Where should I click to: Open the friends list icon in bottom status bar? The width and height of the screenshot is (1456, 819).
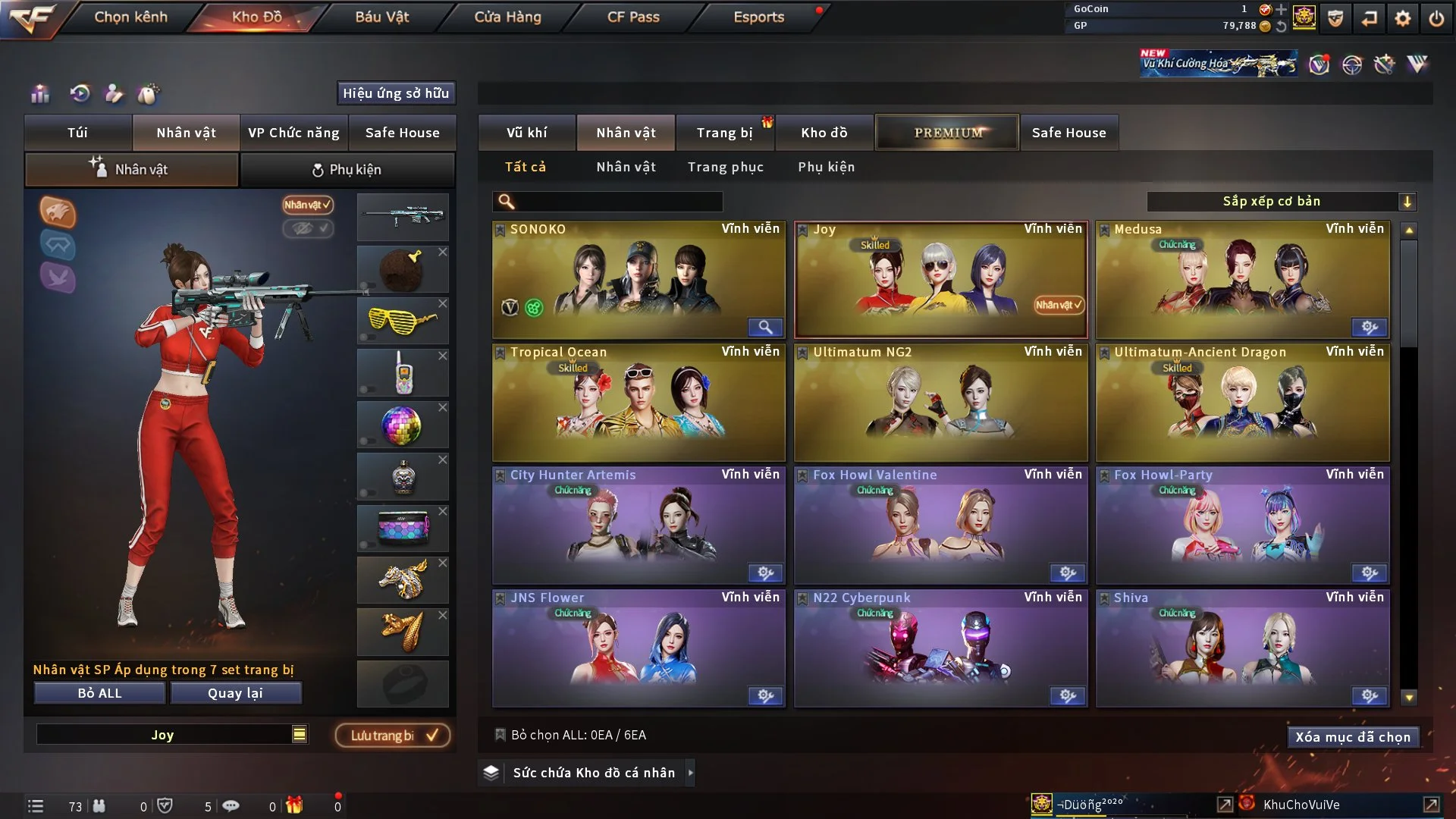[x=99, y=806]
